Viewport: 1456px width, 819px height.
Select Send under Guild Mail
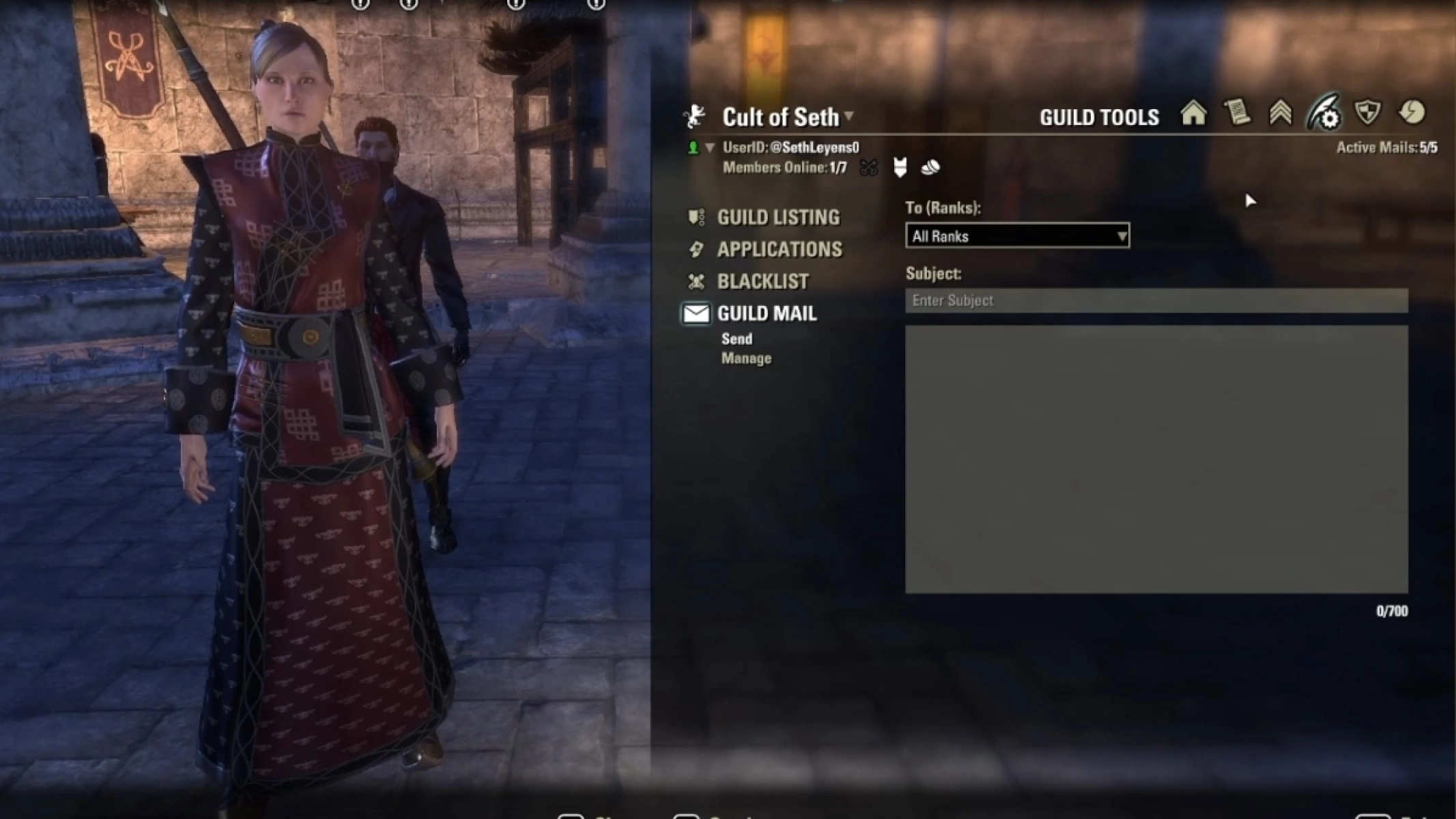point(737,339)
